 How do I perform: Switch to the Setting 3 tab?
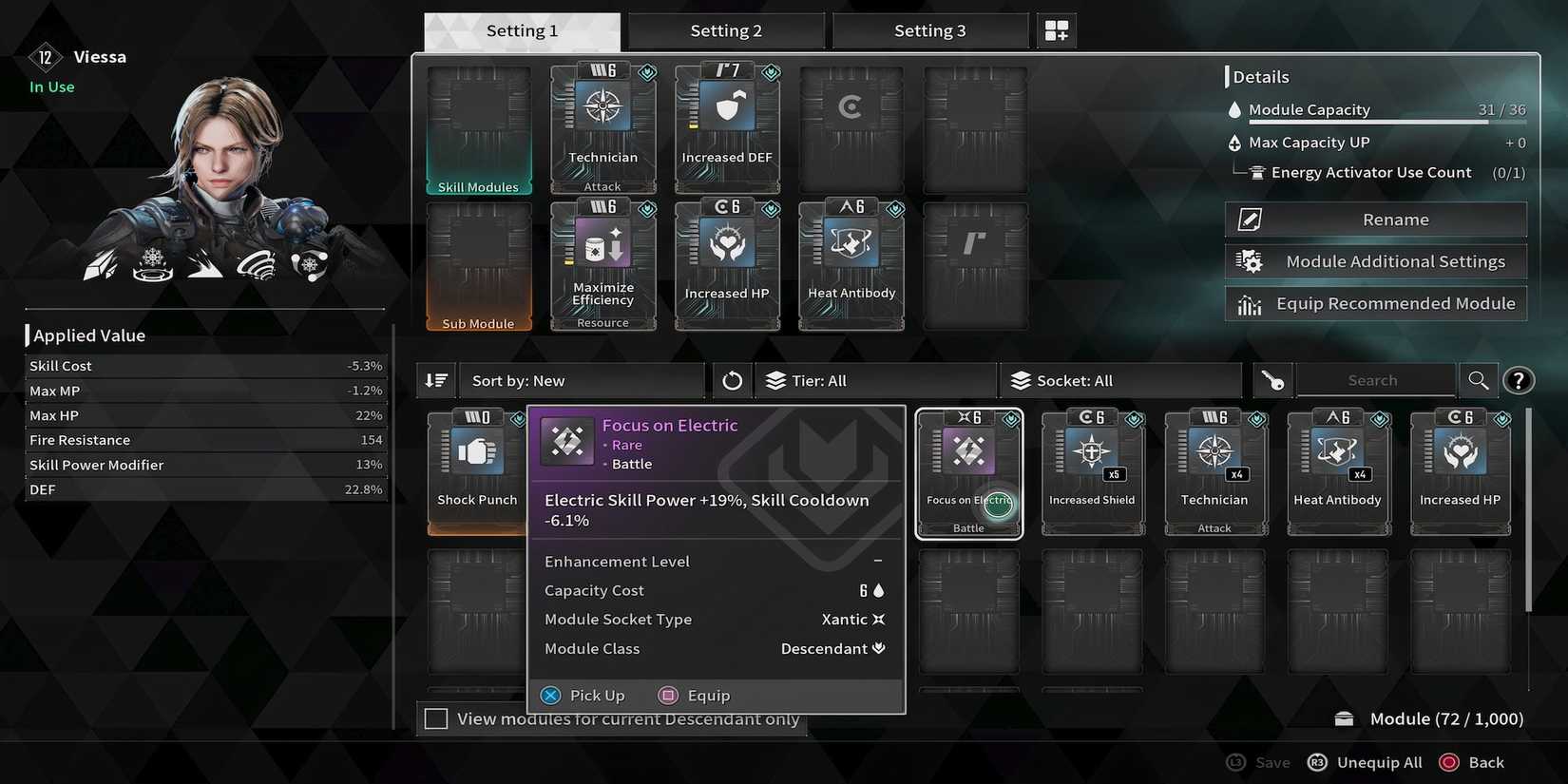coord(930,29)
